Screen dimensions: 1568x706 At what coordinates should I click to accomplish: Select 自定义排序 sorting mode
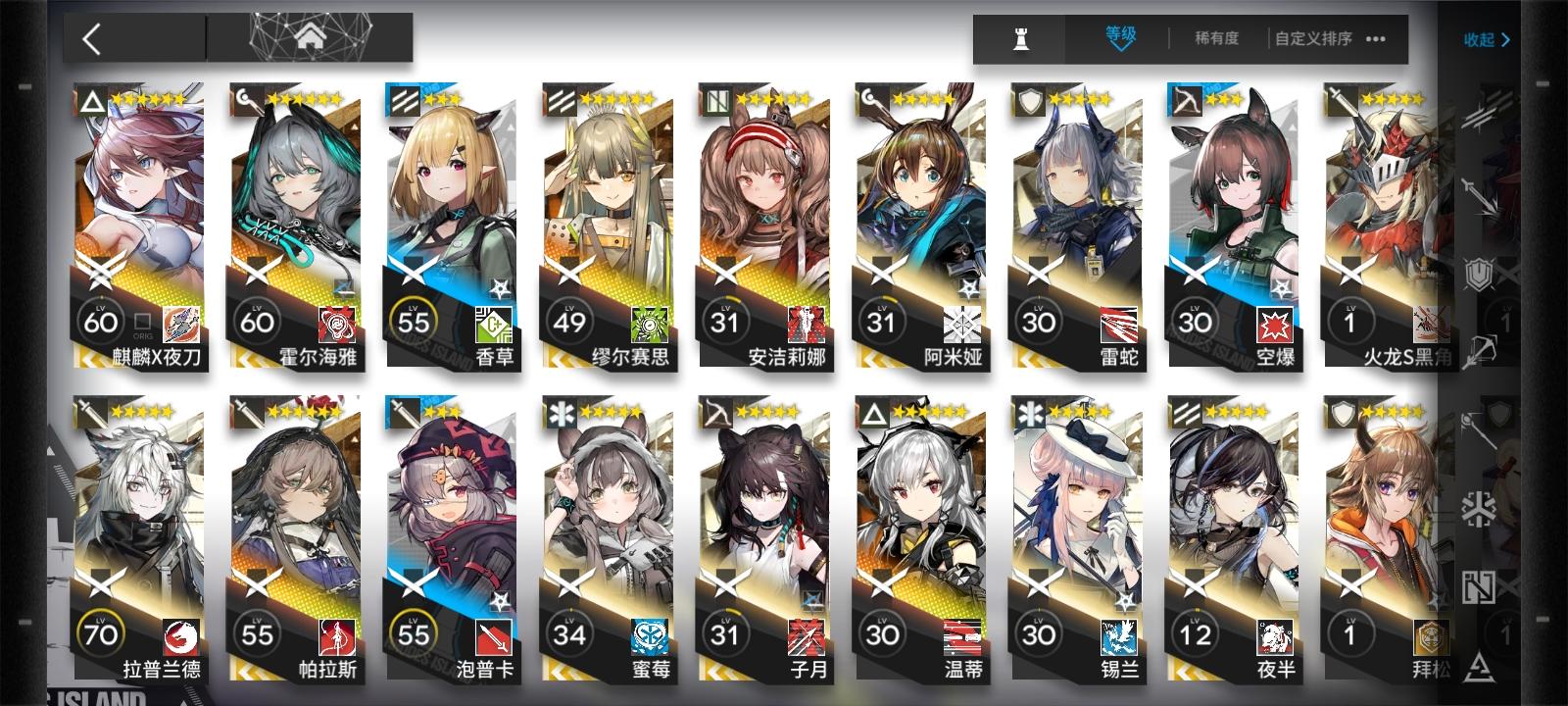click(1313, 37)
